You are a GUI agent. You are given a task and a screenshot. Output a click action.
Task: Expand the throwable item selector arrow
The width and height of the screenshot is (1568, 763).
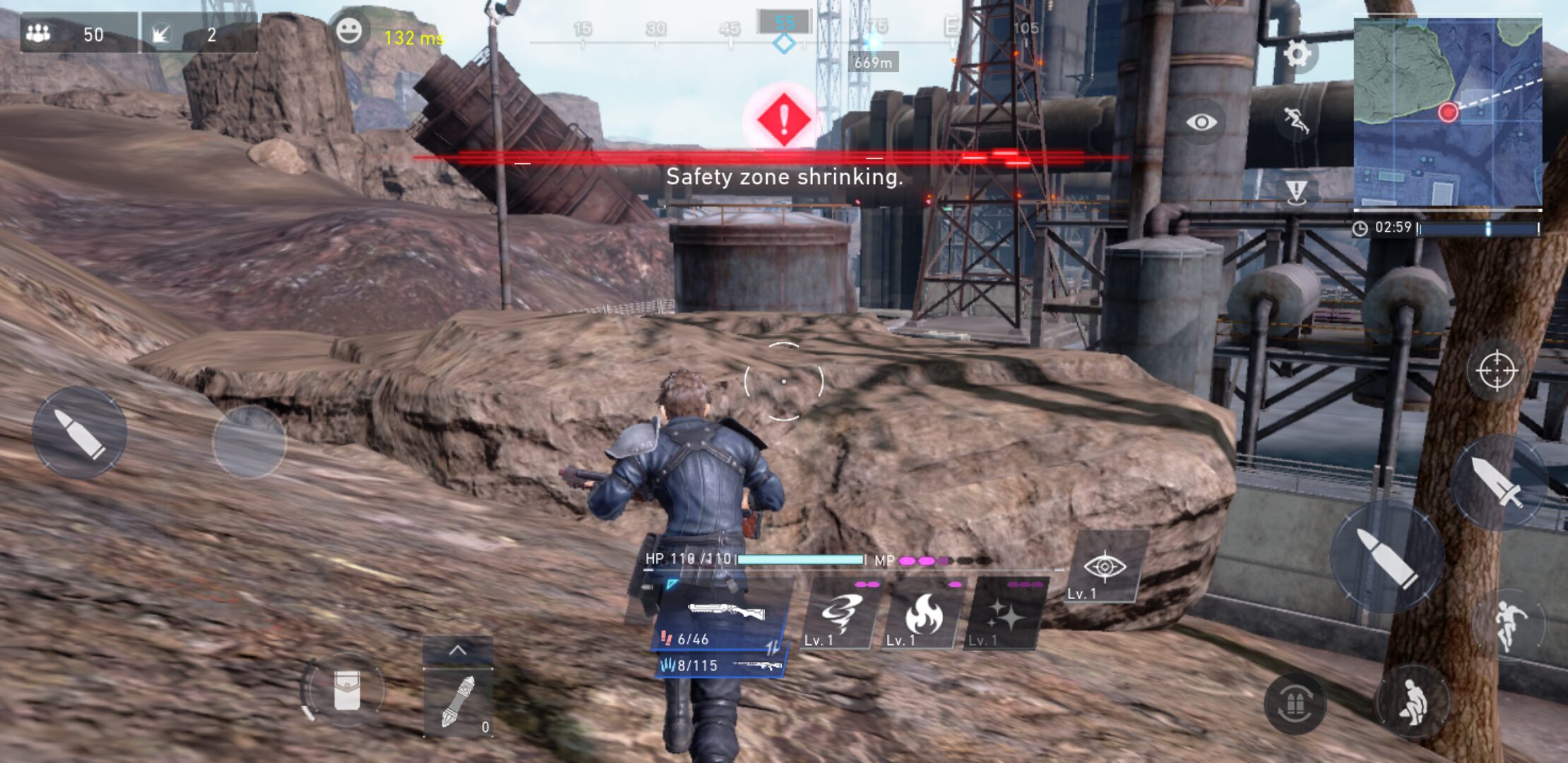458,650
